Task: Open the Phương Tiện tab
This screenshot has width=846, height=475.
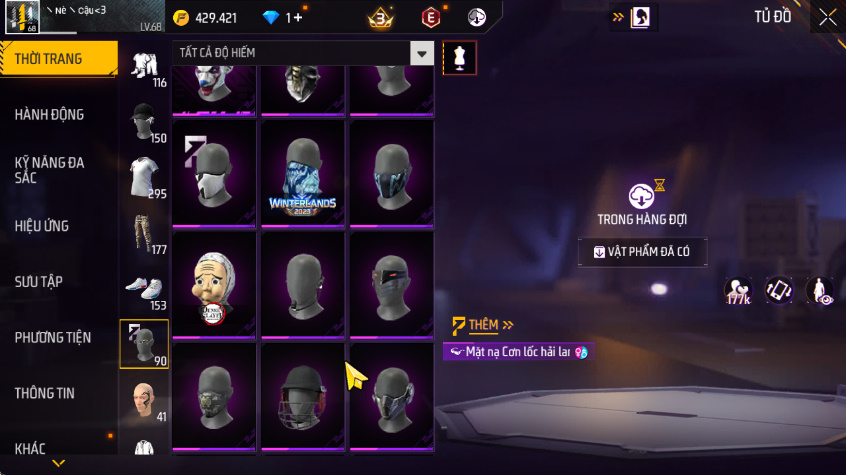Action: point(52,337)
